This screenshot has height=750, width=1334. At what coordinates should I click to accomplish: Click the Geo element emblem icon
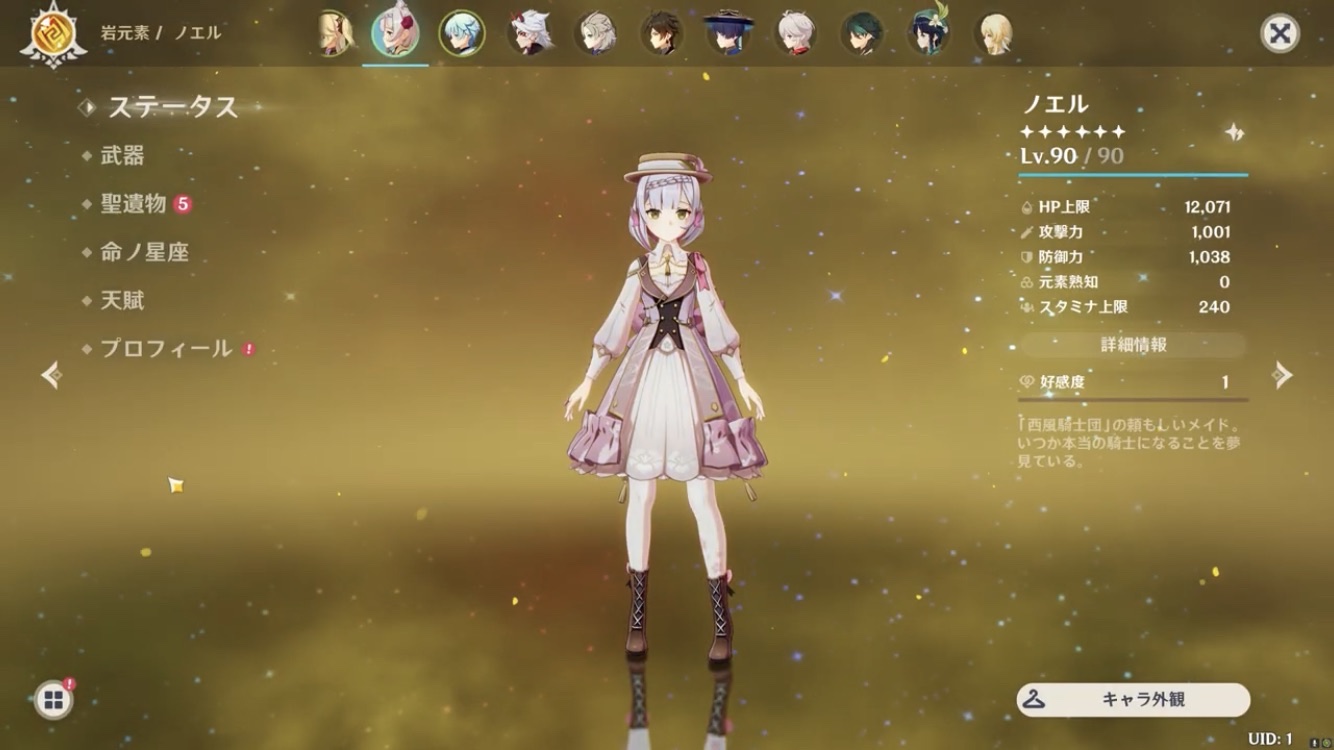[x=46, y=34]
